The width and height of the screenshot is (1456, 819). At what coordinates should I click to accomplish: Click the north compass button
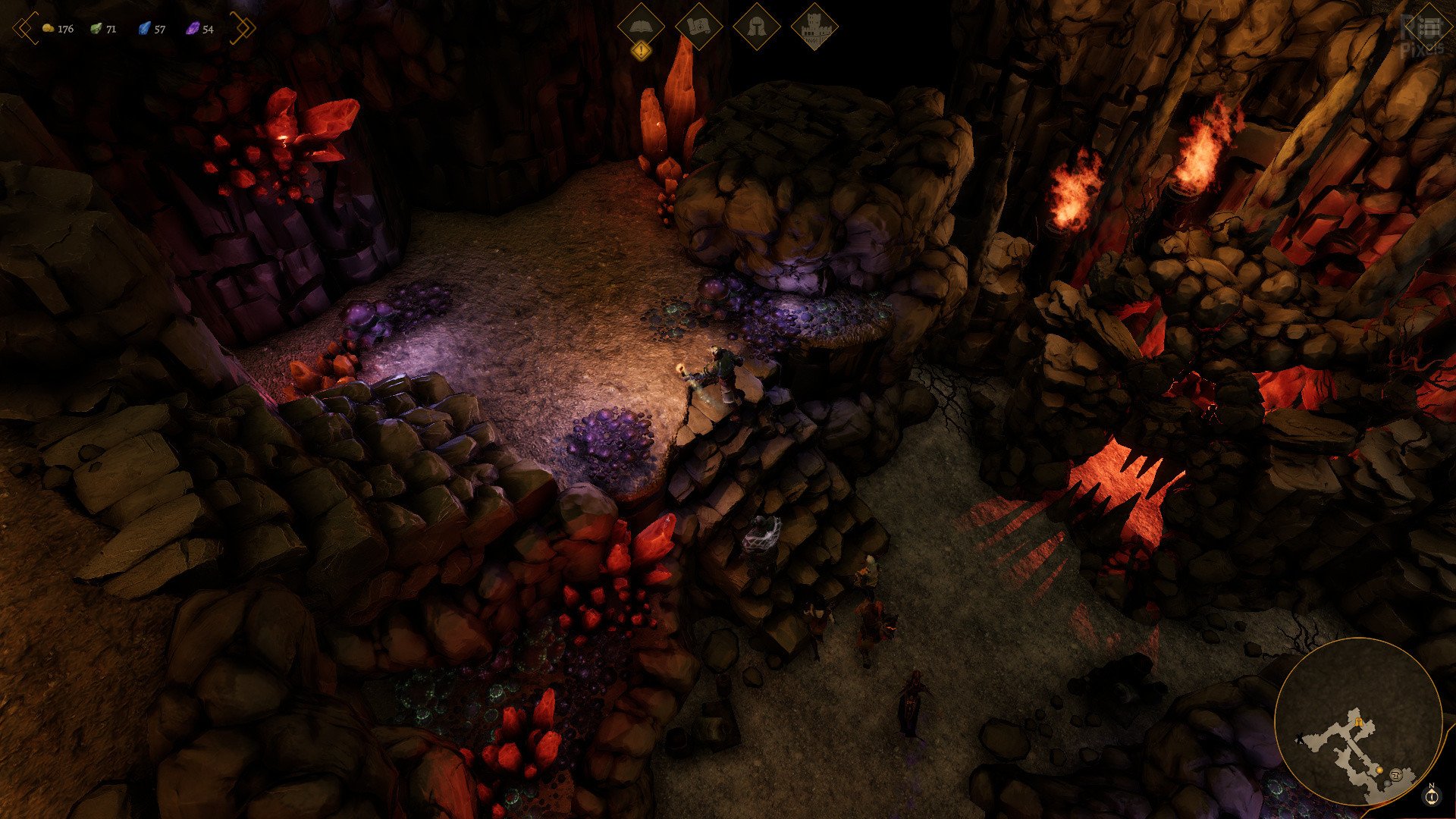click(x=1431, y=795)
